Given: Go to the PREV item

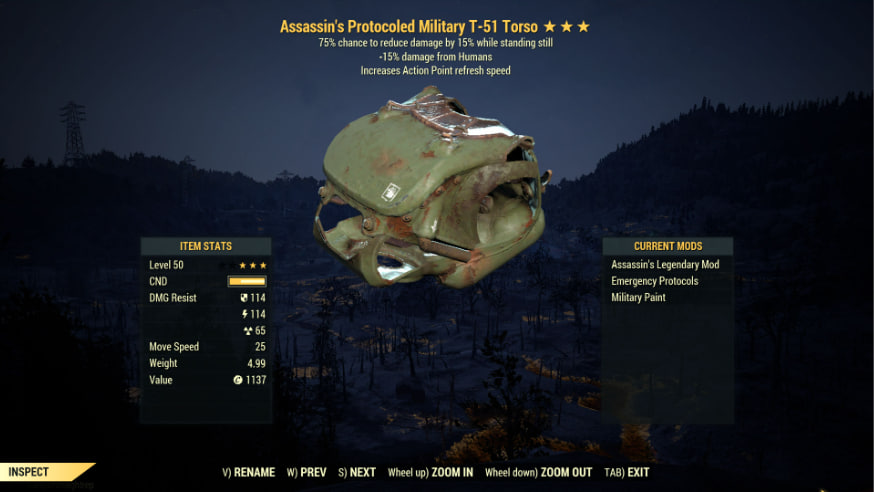Looking at the screenshot, I should 307,472.
